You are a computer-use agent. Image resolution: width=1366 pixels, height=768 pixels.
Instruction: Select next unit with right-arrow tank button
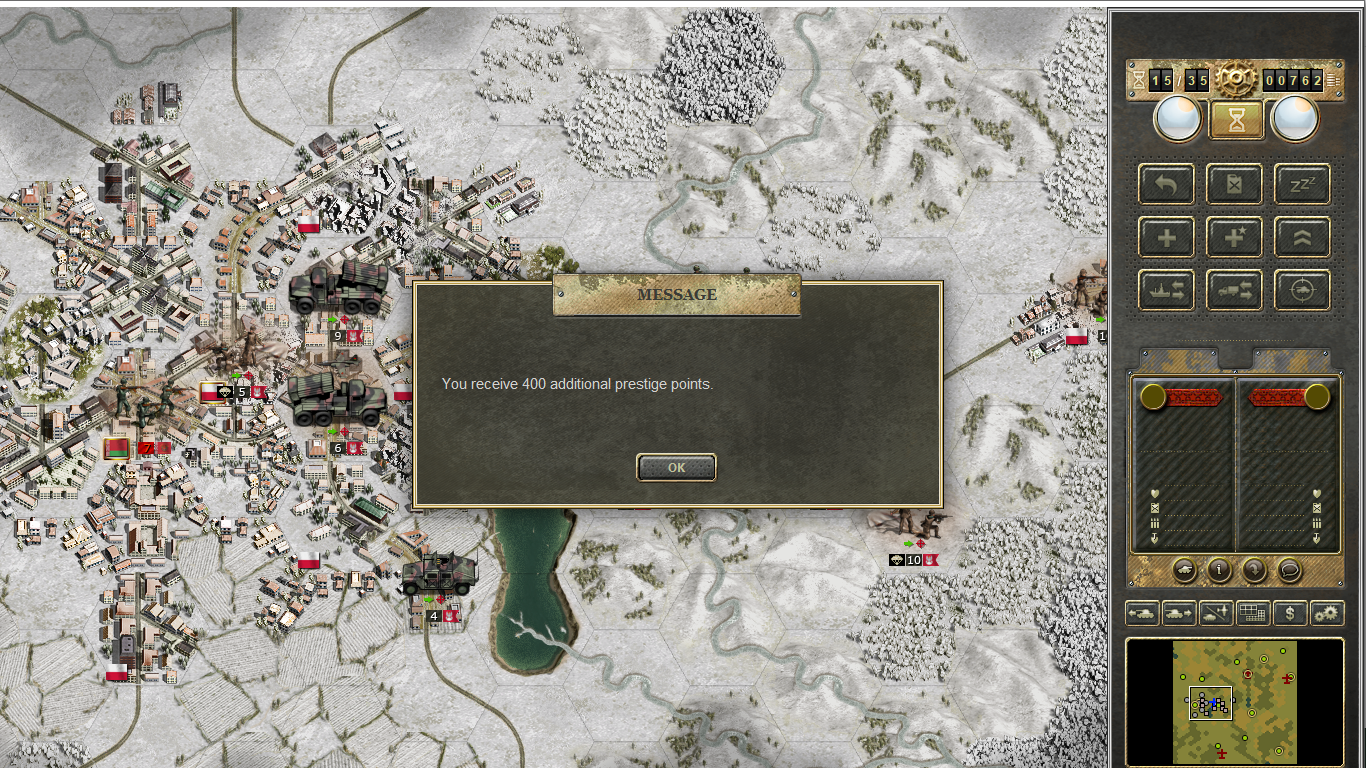(1179, 613)
